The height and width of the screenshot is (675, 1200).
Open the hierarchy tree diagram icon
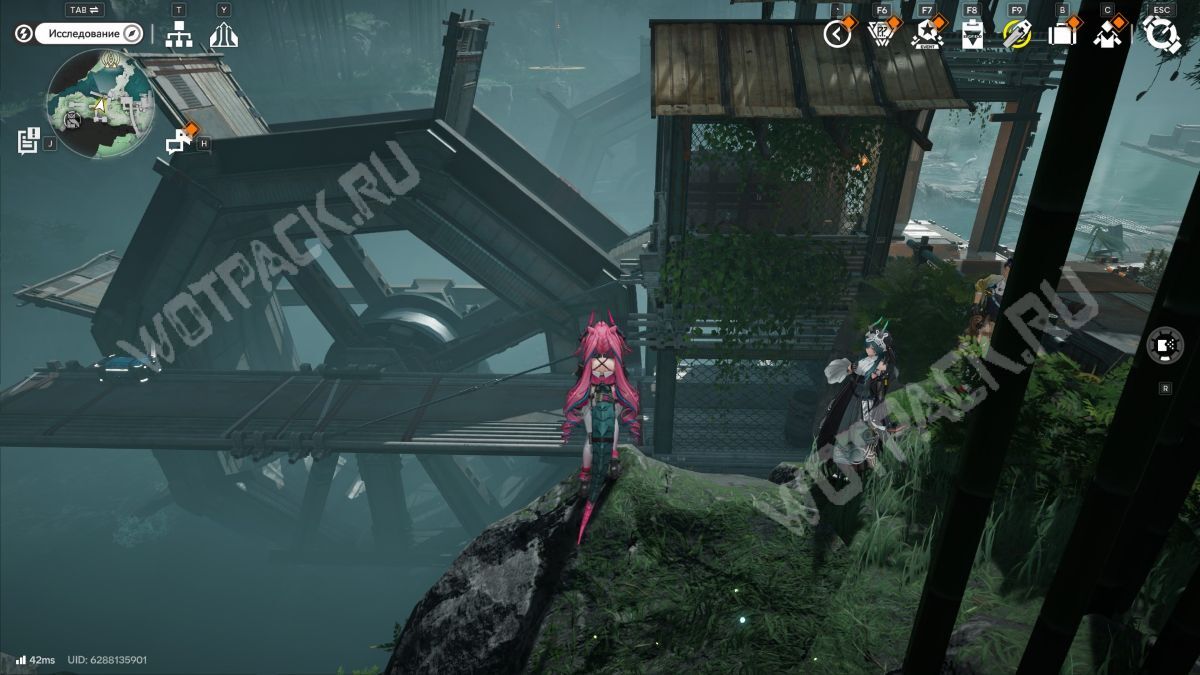179,35
